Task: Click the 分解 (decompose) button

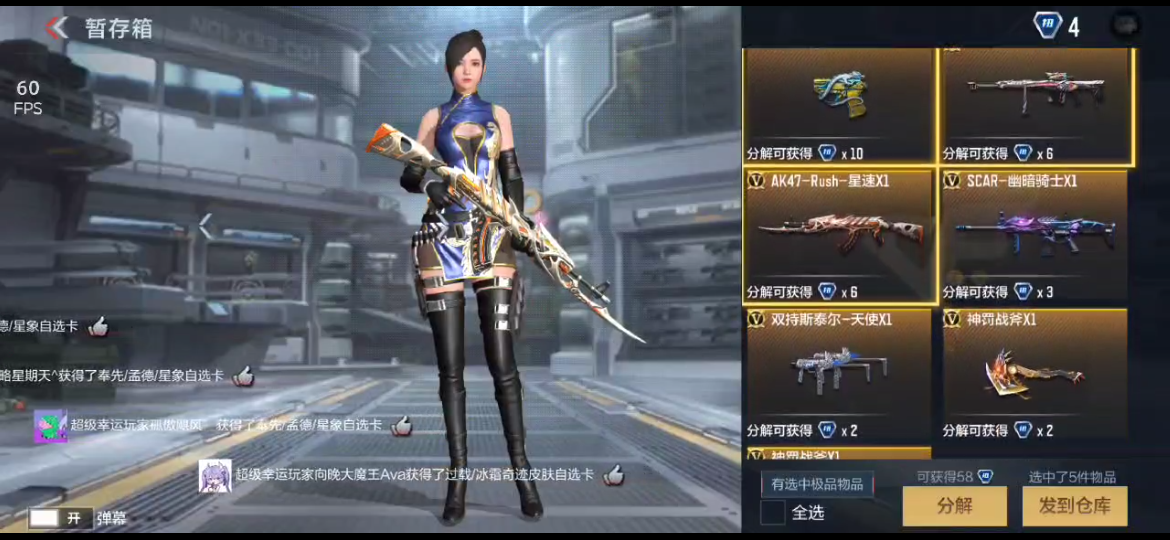Action: (x=954, y=506)
